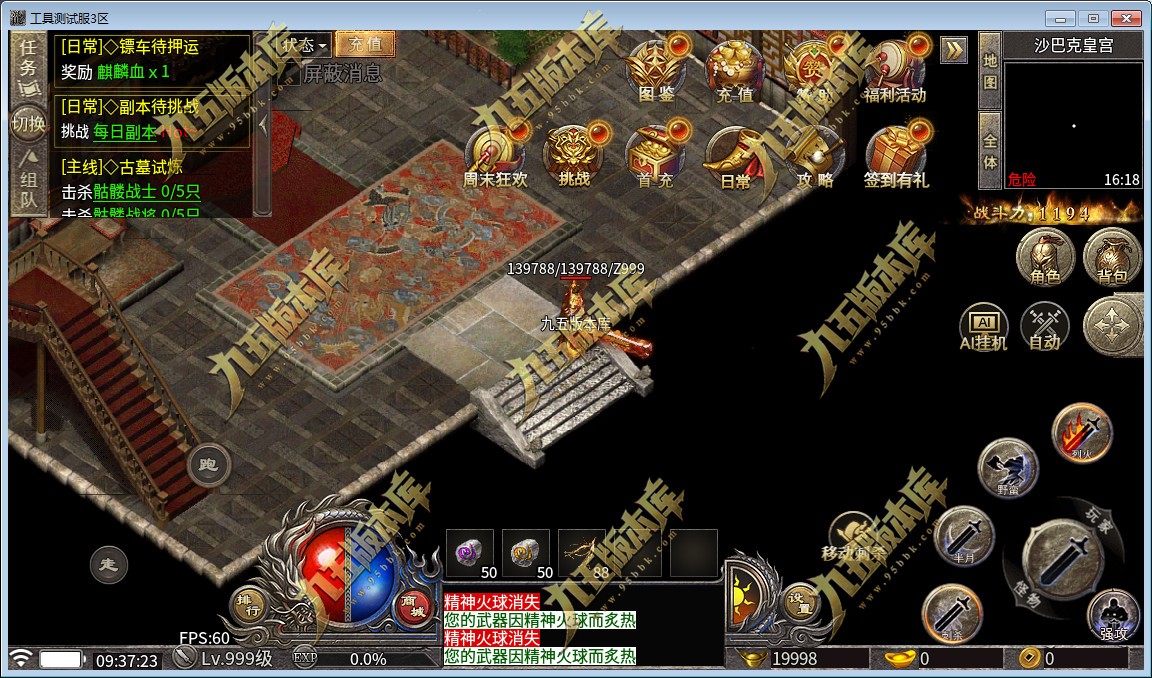The width and height of the screenshot is (1152, 678).
Task: Open the 攻略 guide scroll icon
Action: click(815, 156)
